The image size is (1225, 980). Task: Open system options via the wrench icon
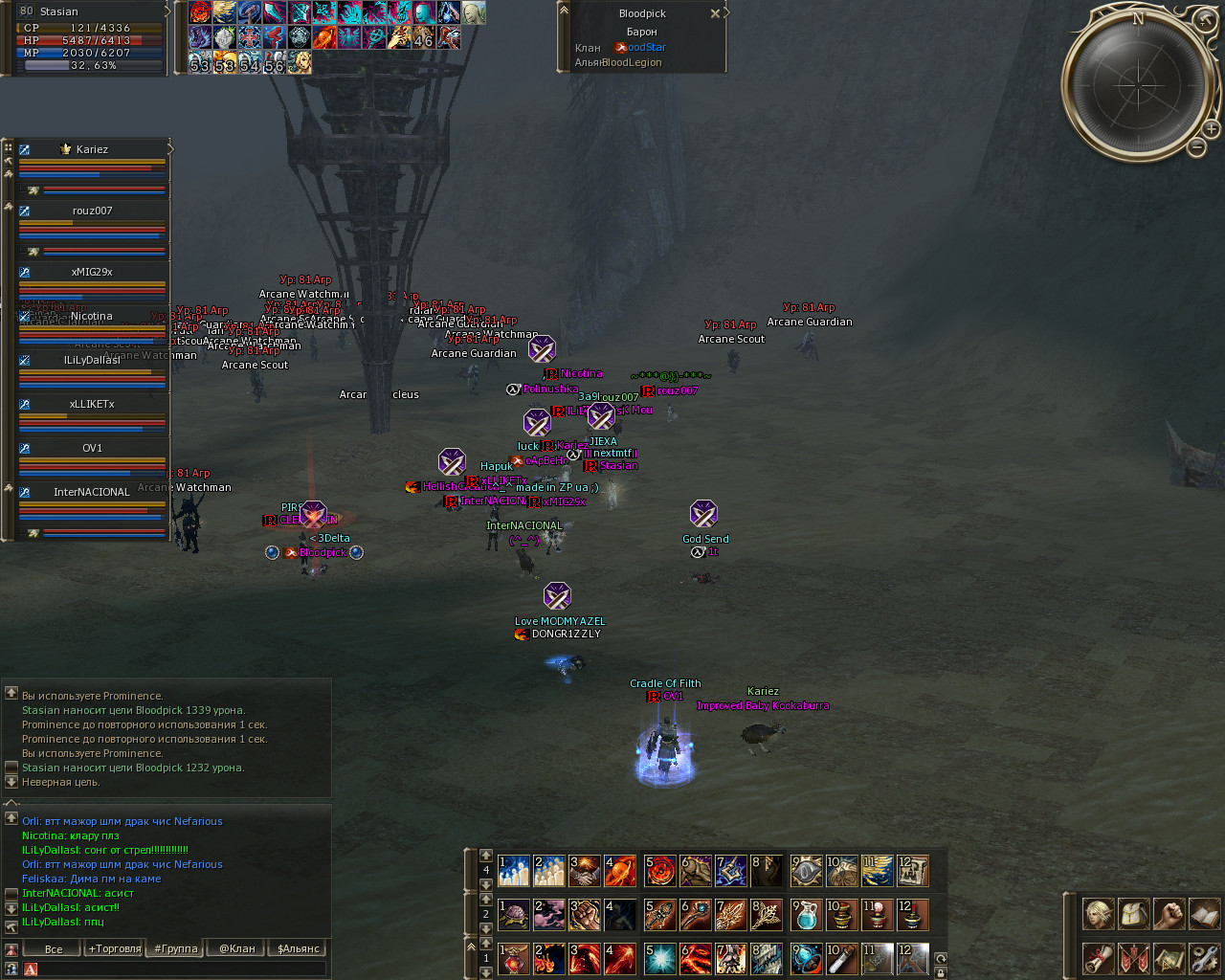pyautogui.click(x=1204, y=958)
